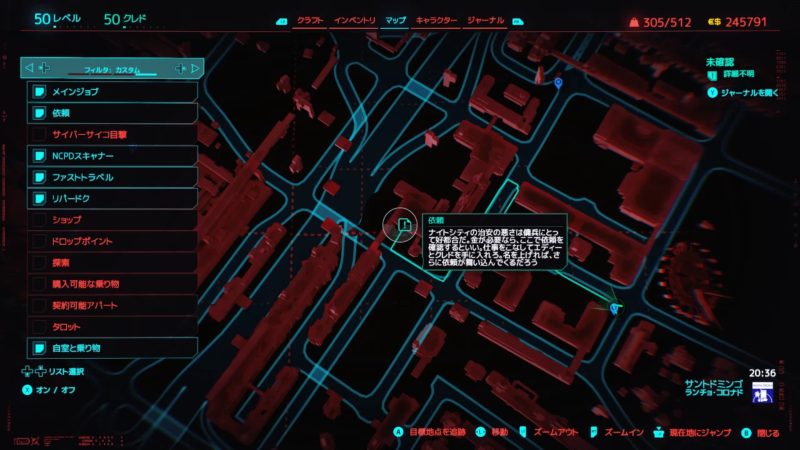The height and width of the screenshot is (450, 800).
Task: Open the キャラクター tab
Action: pos(436,20)
